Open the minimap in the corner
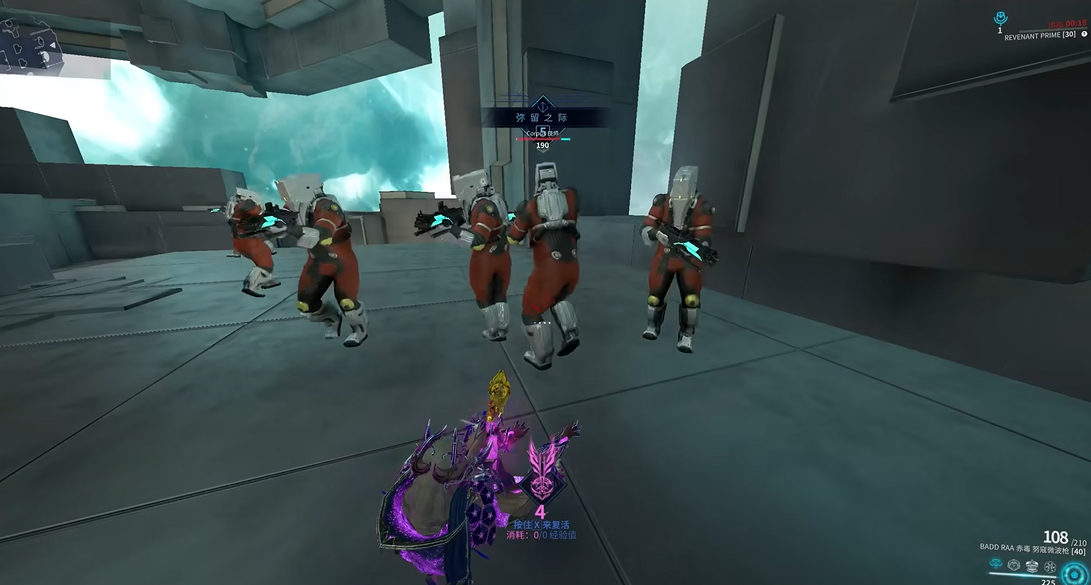This screenshot has width=1091, height=585. 30,45
